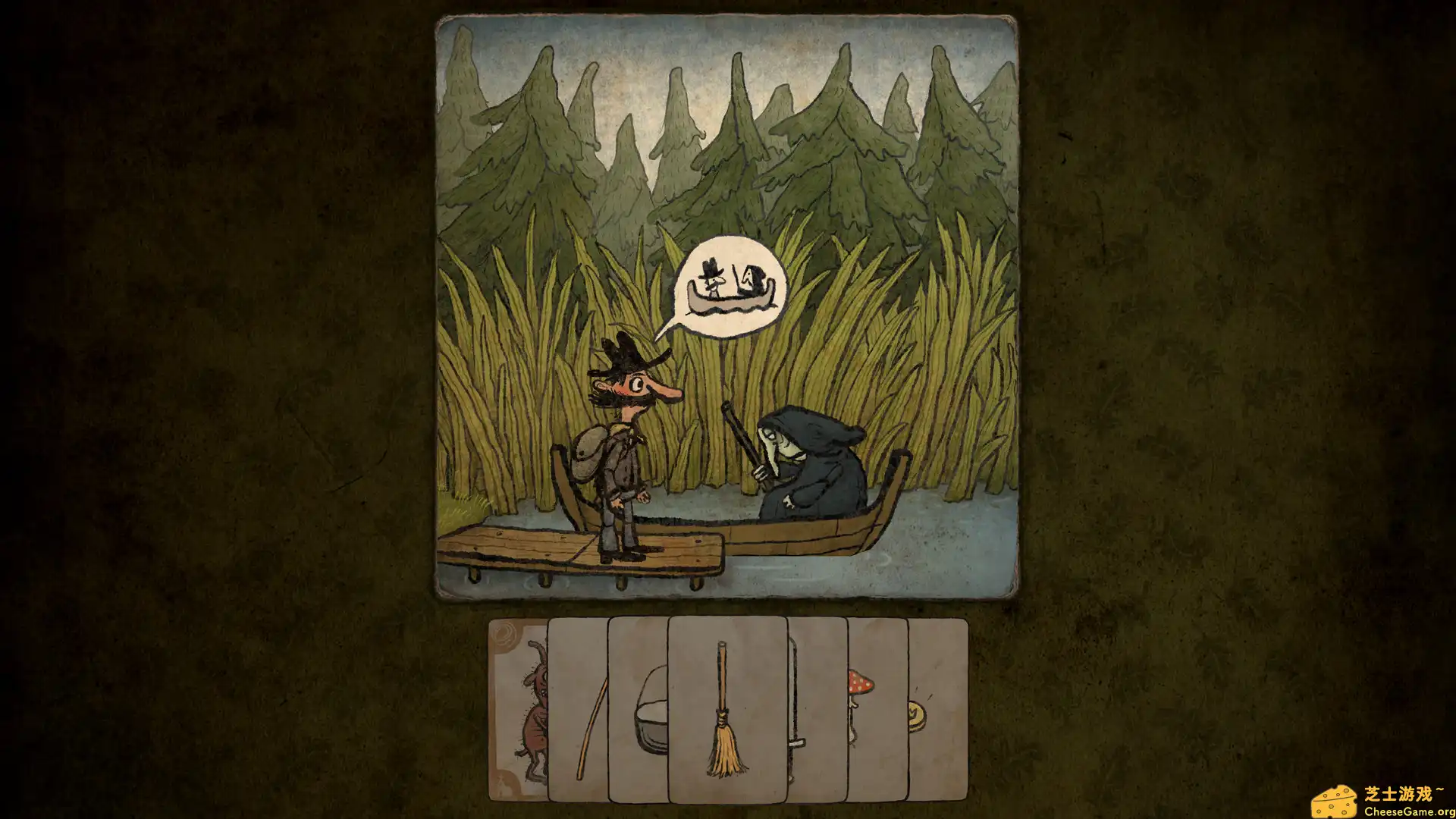
Task: Select the broom card
Action: click(x=724, y=713)
